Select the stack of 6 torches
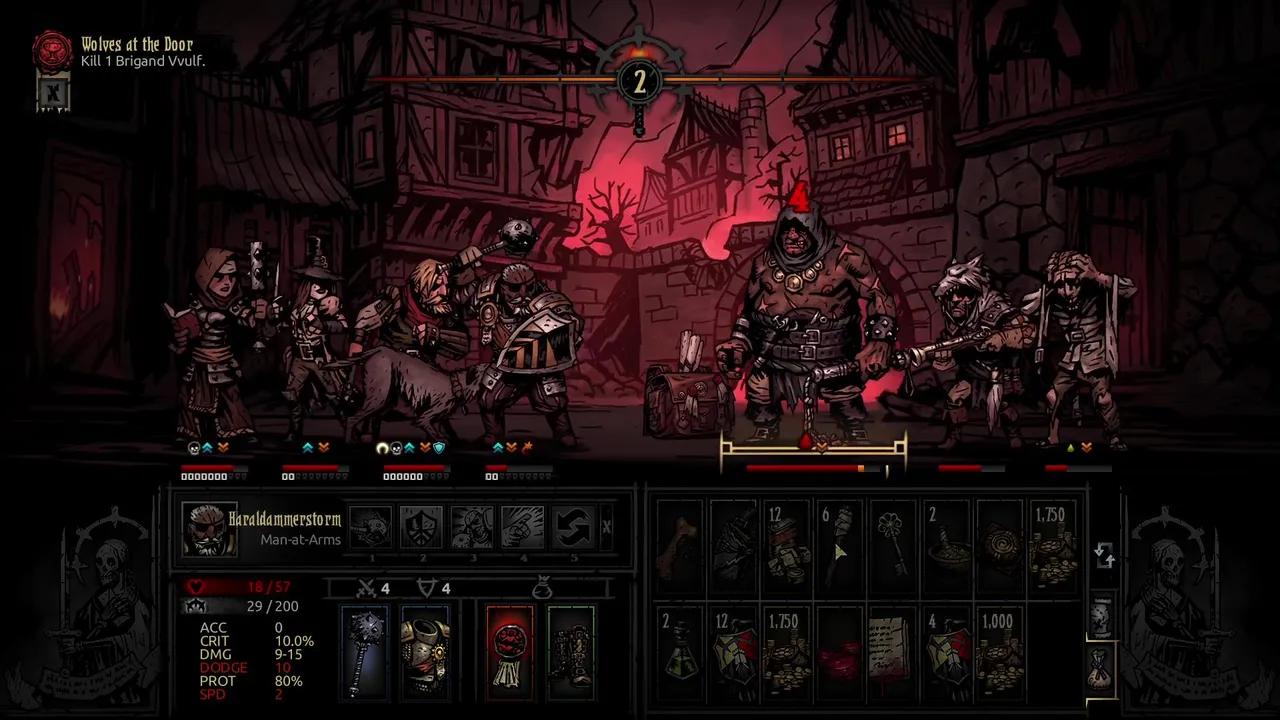Screen dimensions: 1280x720 839,546
